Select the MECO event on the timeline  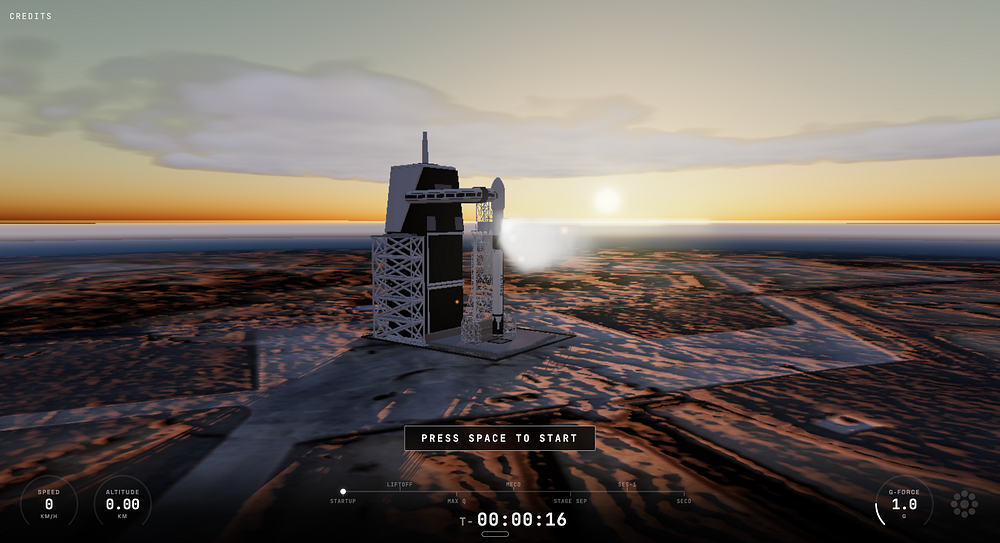point(513,491)
